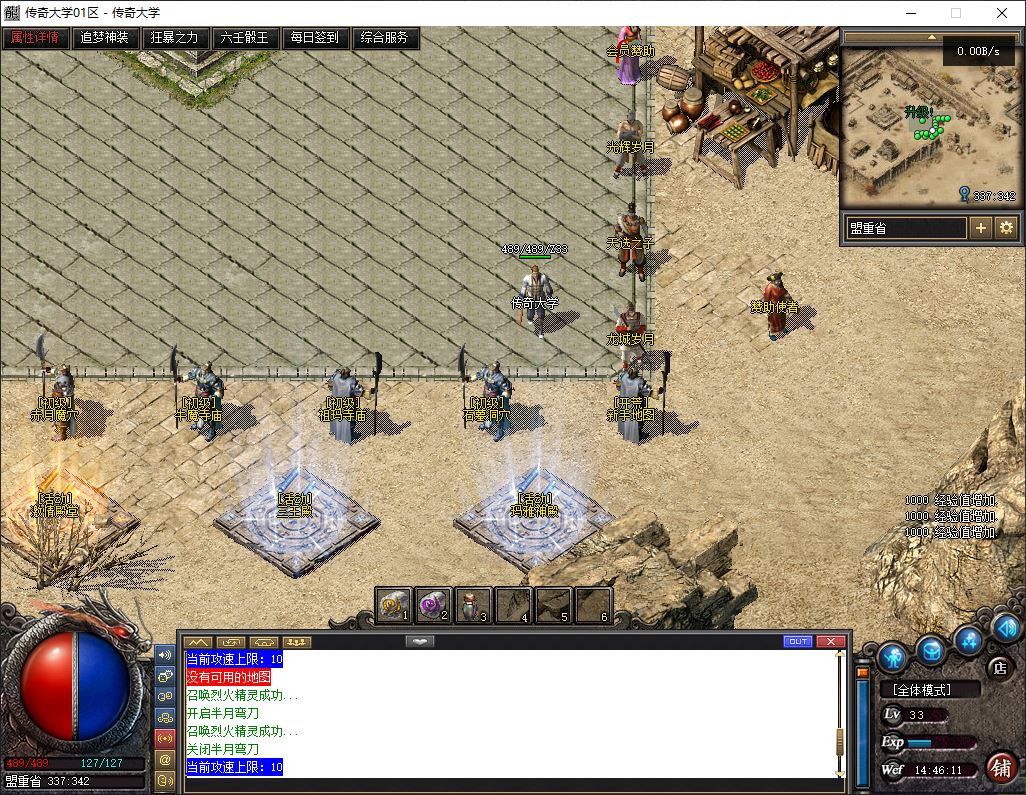Open the bag inventory icon
The height and width of the screenshot is (795, 1026).
[931, 650]
